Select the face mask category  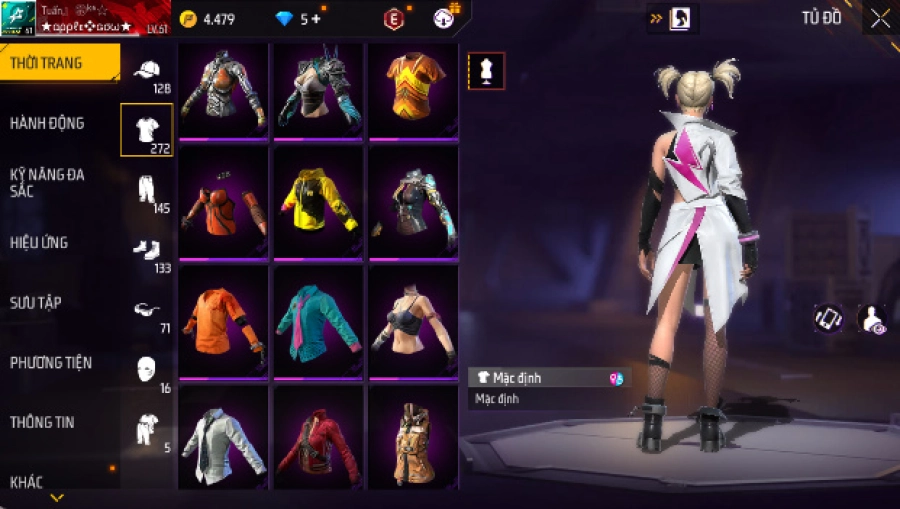(147, 368)
